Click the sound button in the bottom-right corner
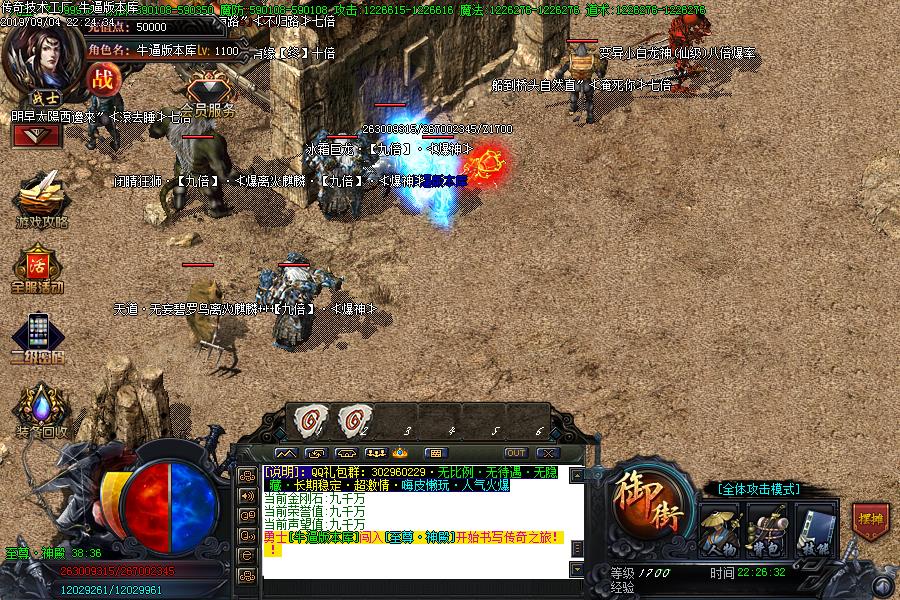Screen dimensions: 900x600 881,585
